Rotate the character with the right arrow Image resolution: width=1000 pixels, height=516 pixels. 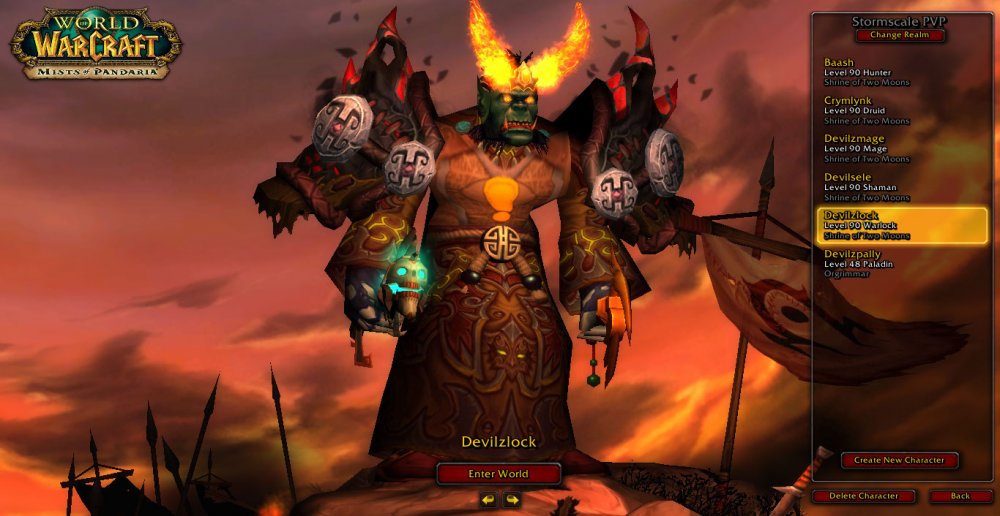tap(512, 498)
